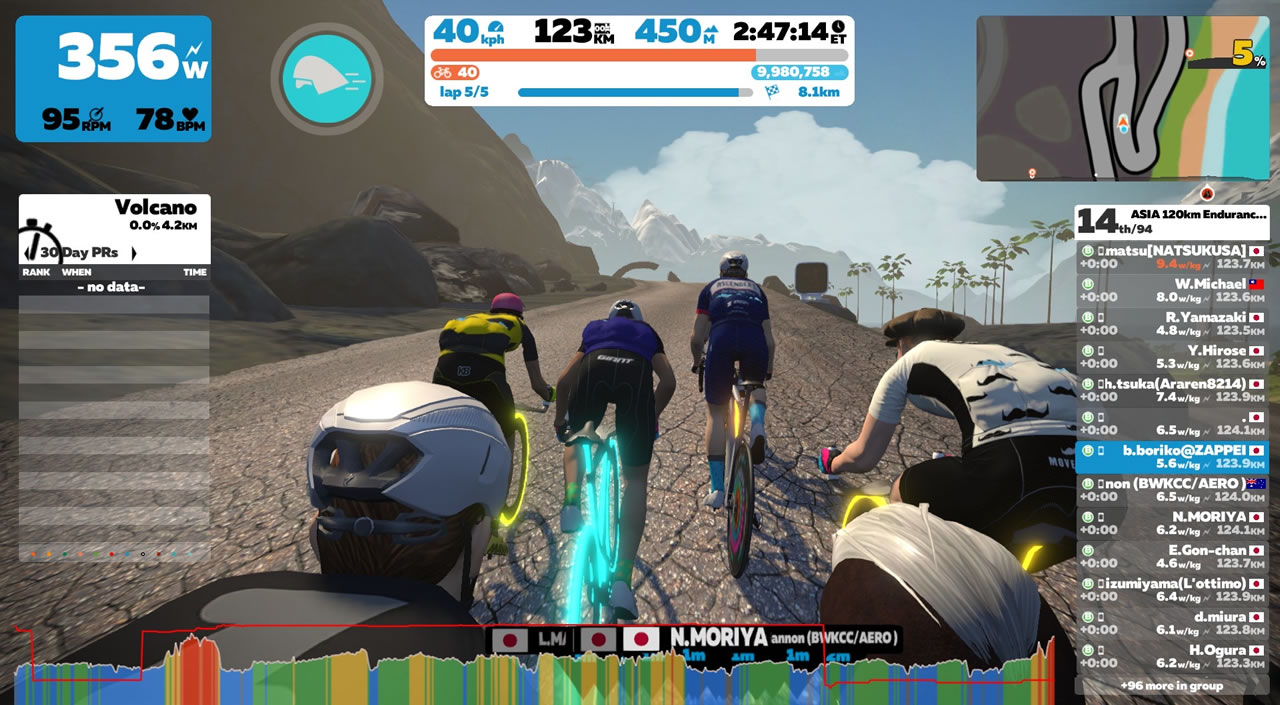Open the minimap in the corner

[1122, 98]
